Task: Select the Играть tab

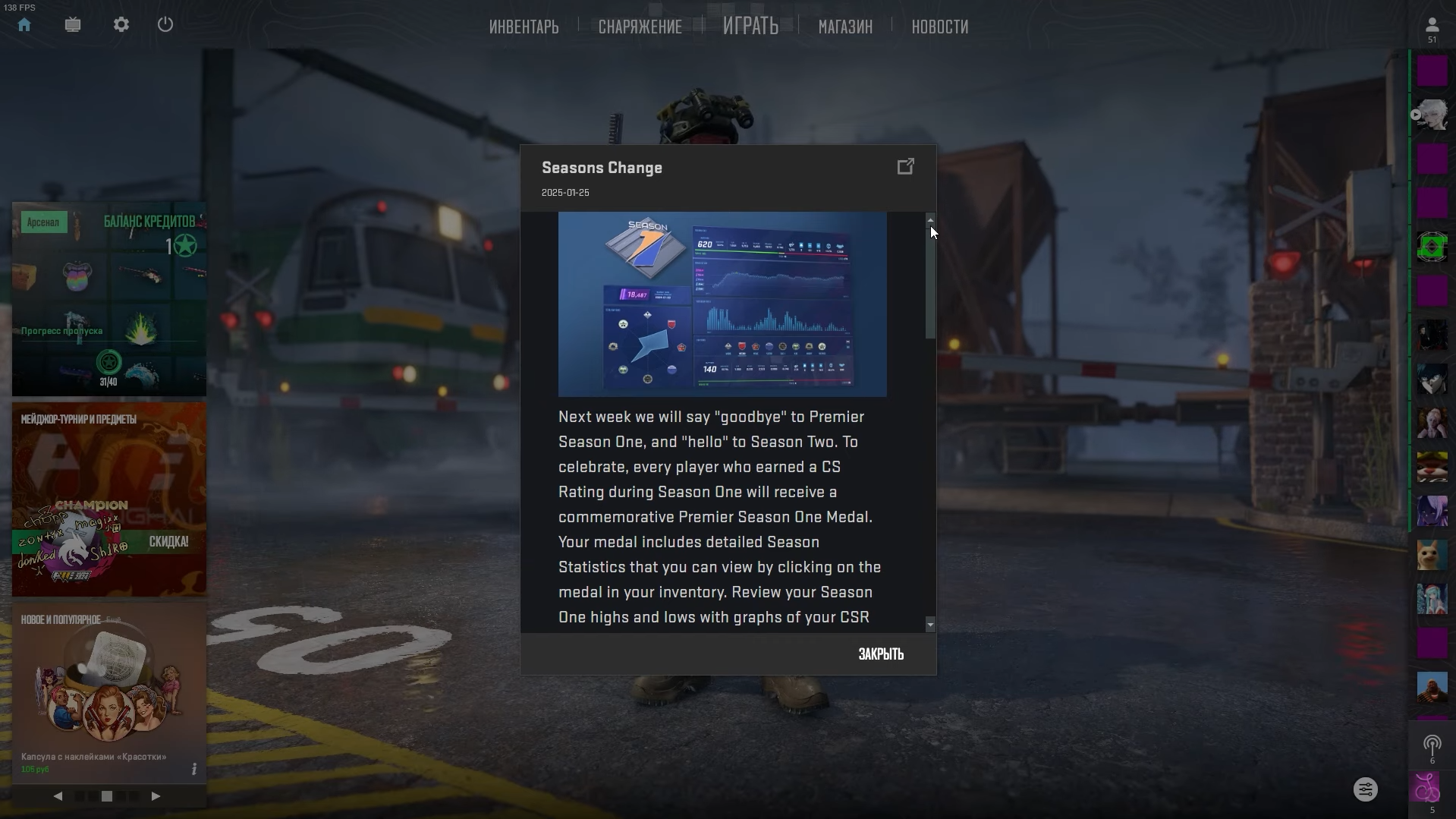Action: 750,27
